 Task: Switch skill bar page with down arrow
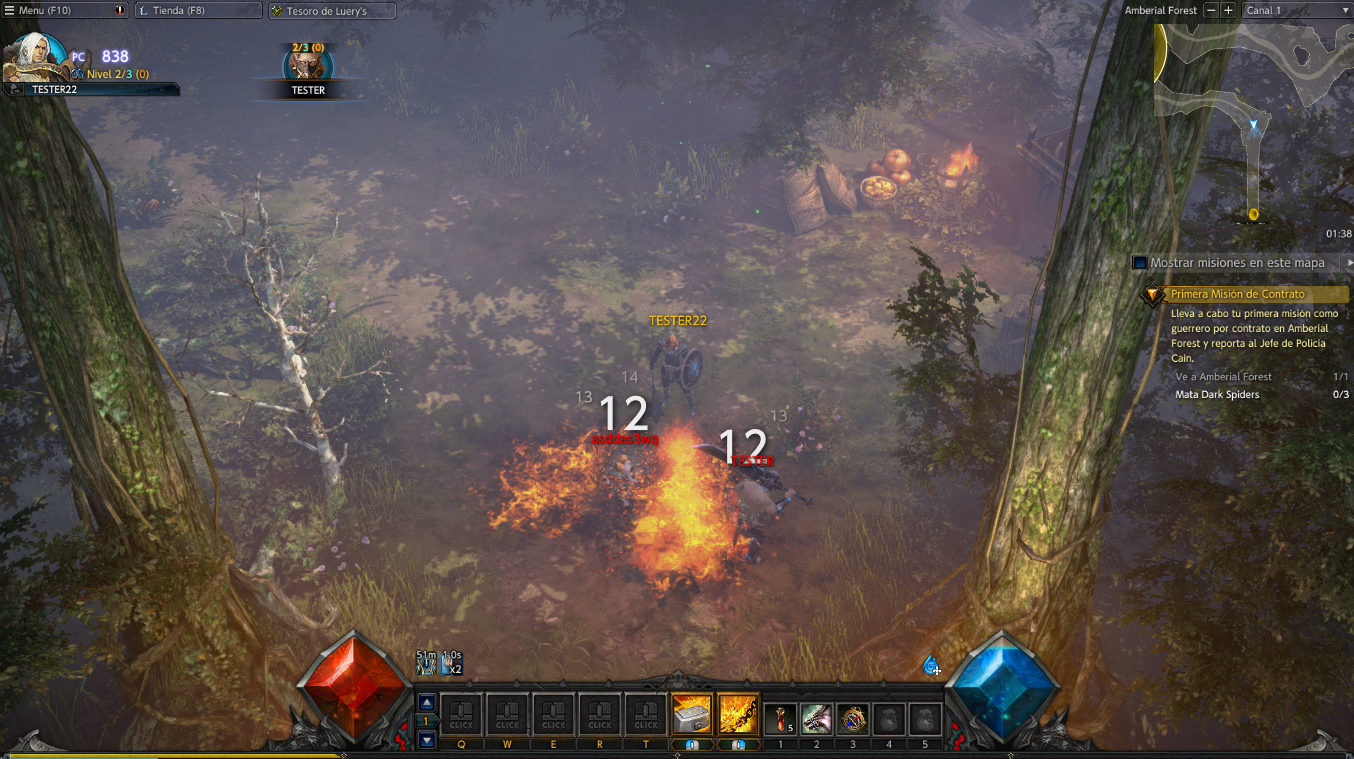point(427,740)
